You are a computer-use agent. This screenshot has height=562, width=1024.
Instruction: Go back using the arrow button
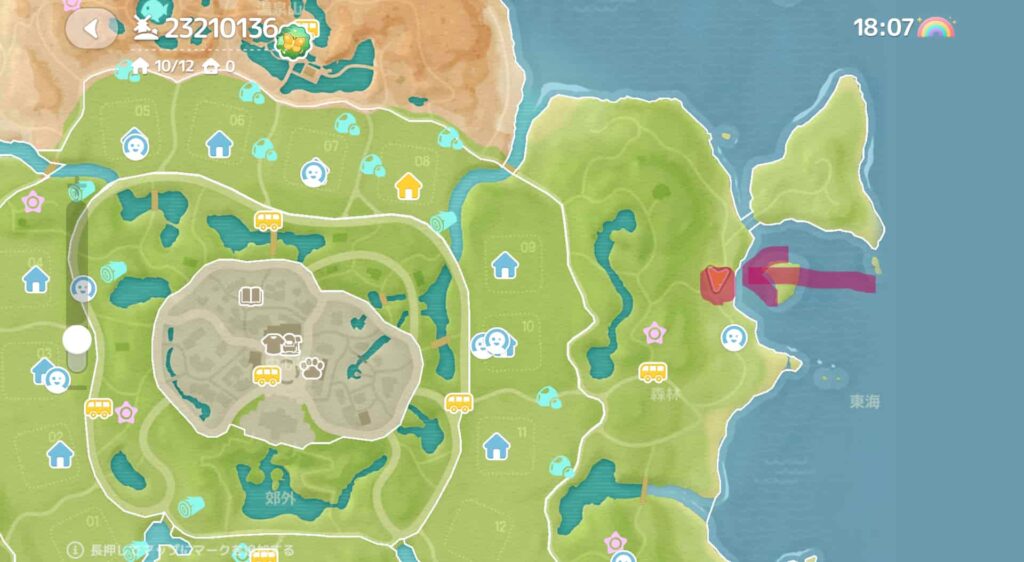91,28
